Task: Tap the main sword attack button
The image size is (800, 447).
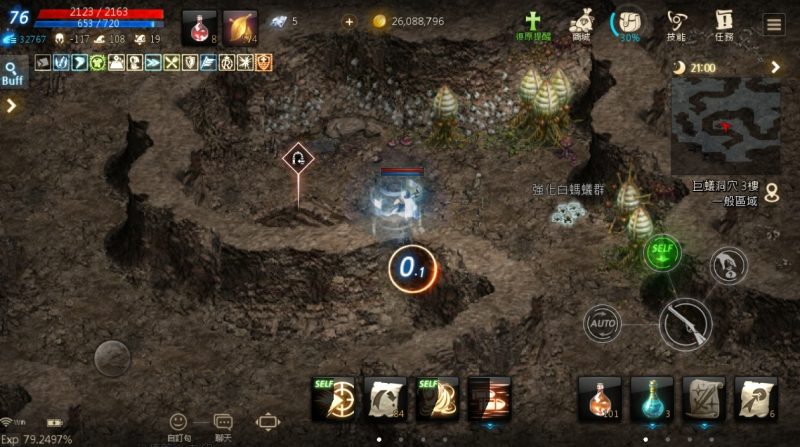Action: click(685, 323)
